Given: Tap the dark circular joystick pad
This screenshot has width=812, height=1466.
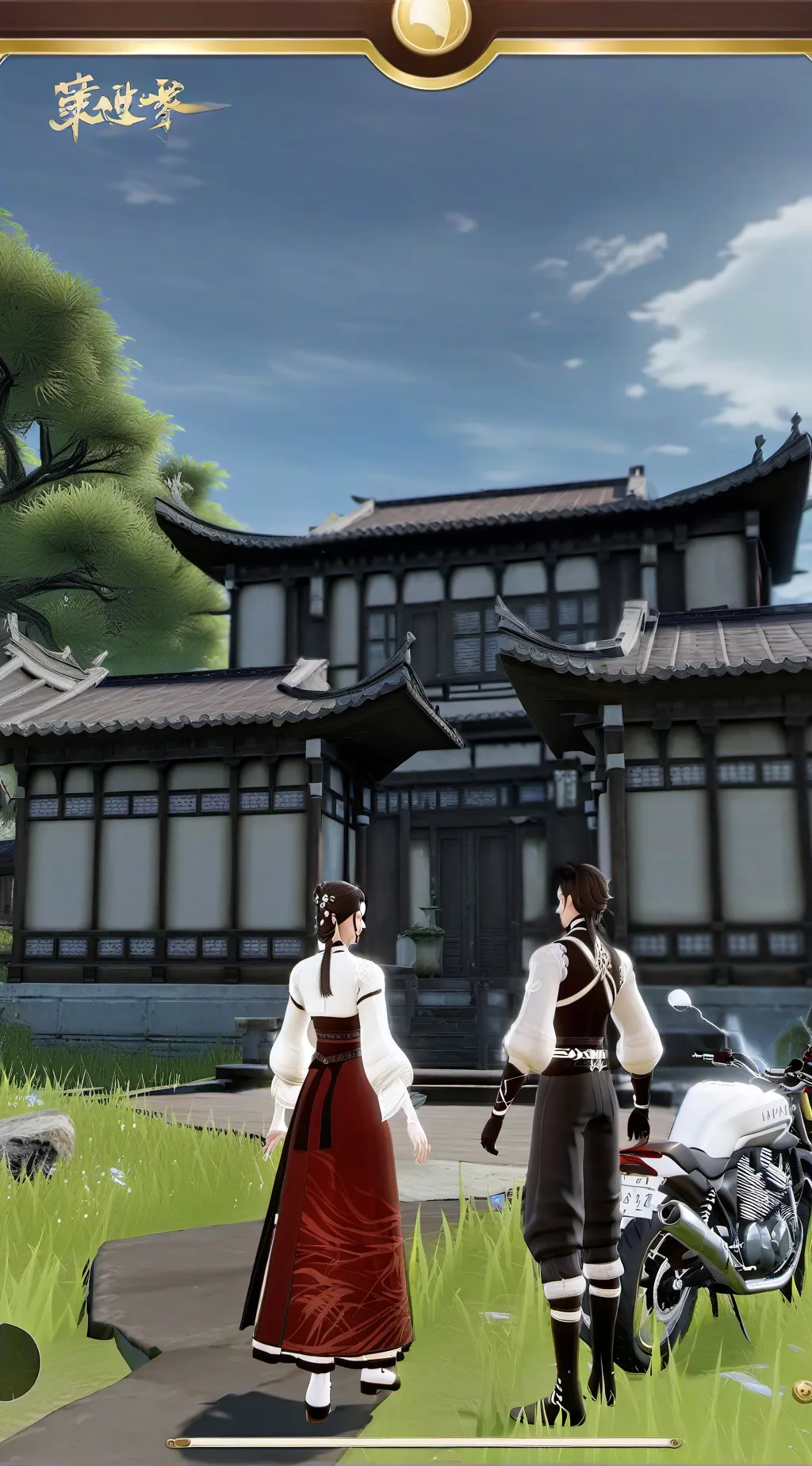Looking at the screenshot, I should (x=16, y=1361).
